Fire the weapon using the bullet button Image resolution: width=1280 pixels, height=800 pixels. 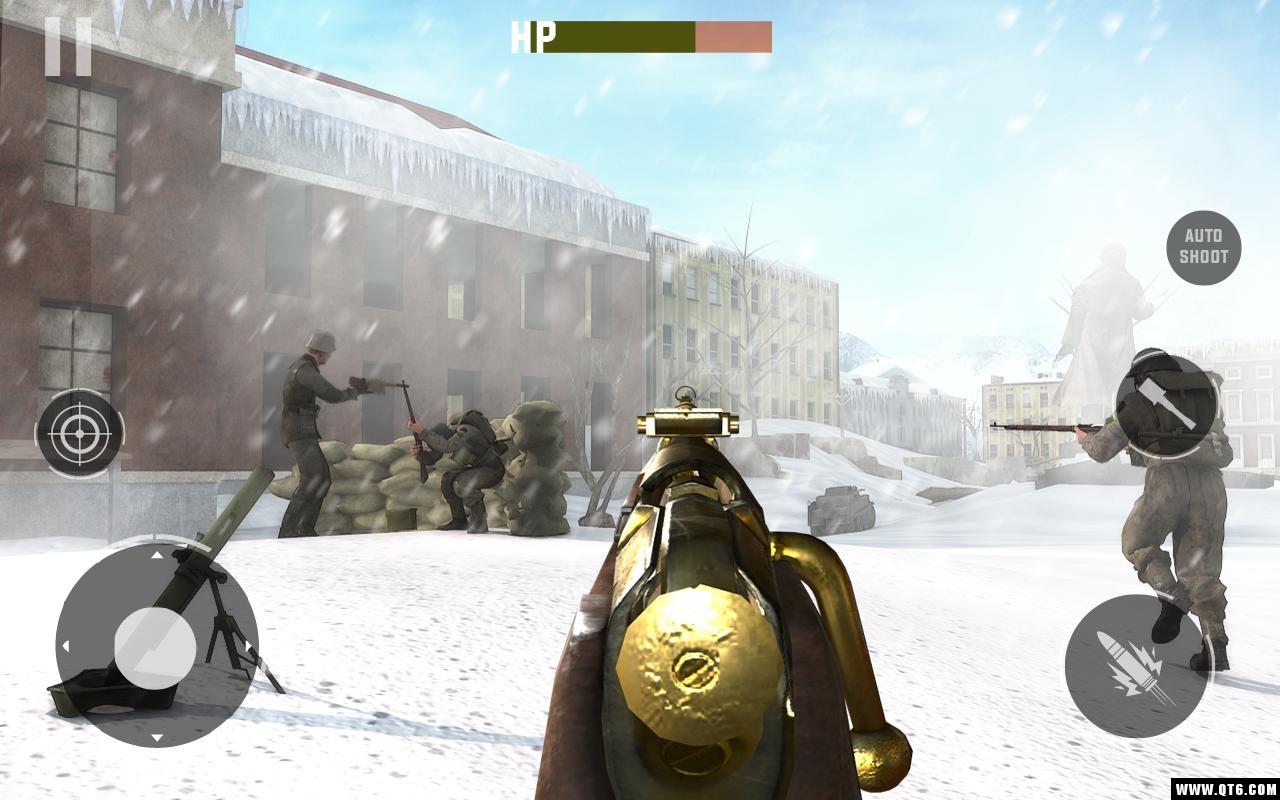1137,666
